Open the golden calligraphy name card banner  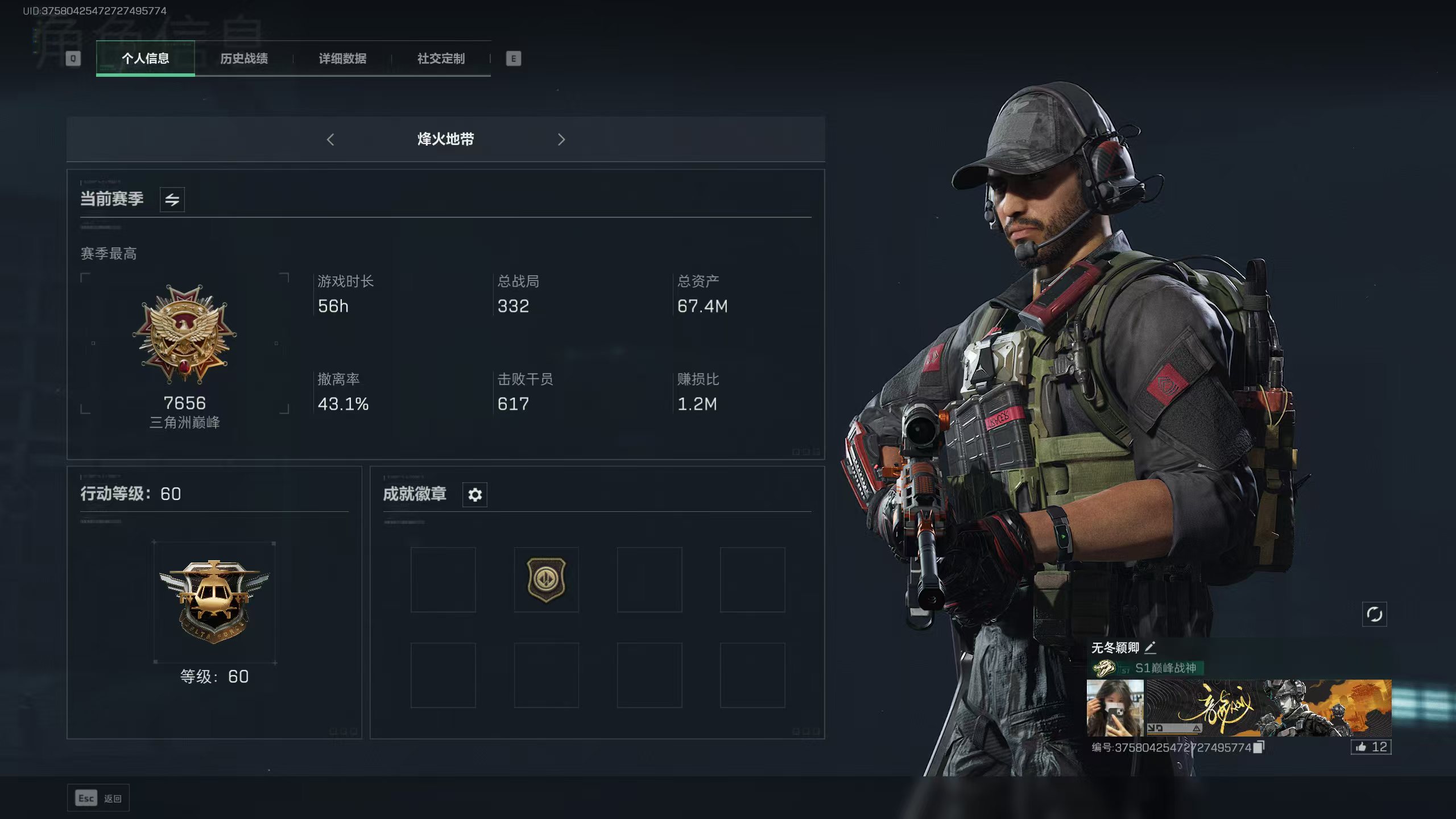[1268, 708]
